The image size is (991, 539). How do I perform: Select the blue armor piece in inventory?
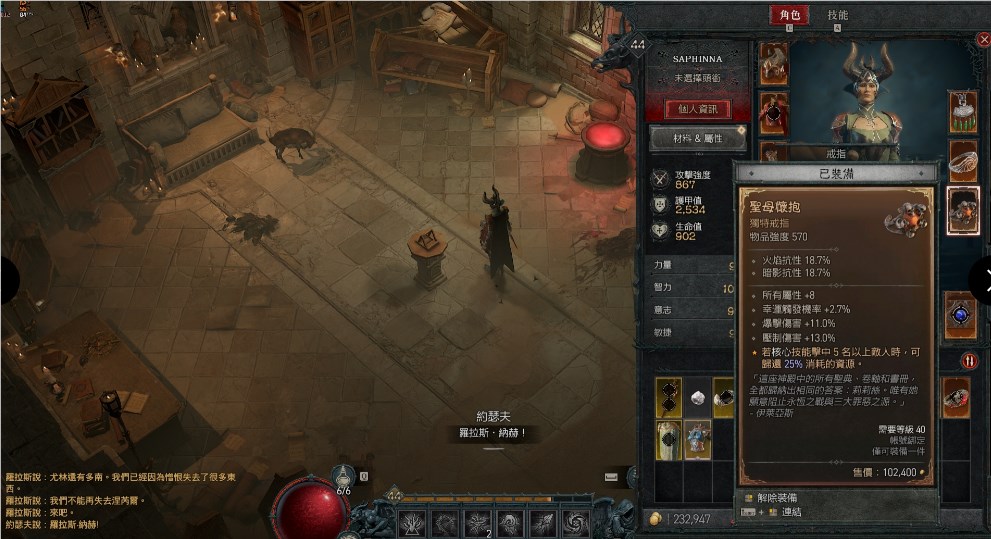click(x=698, y=439)
